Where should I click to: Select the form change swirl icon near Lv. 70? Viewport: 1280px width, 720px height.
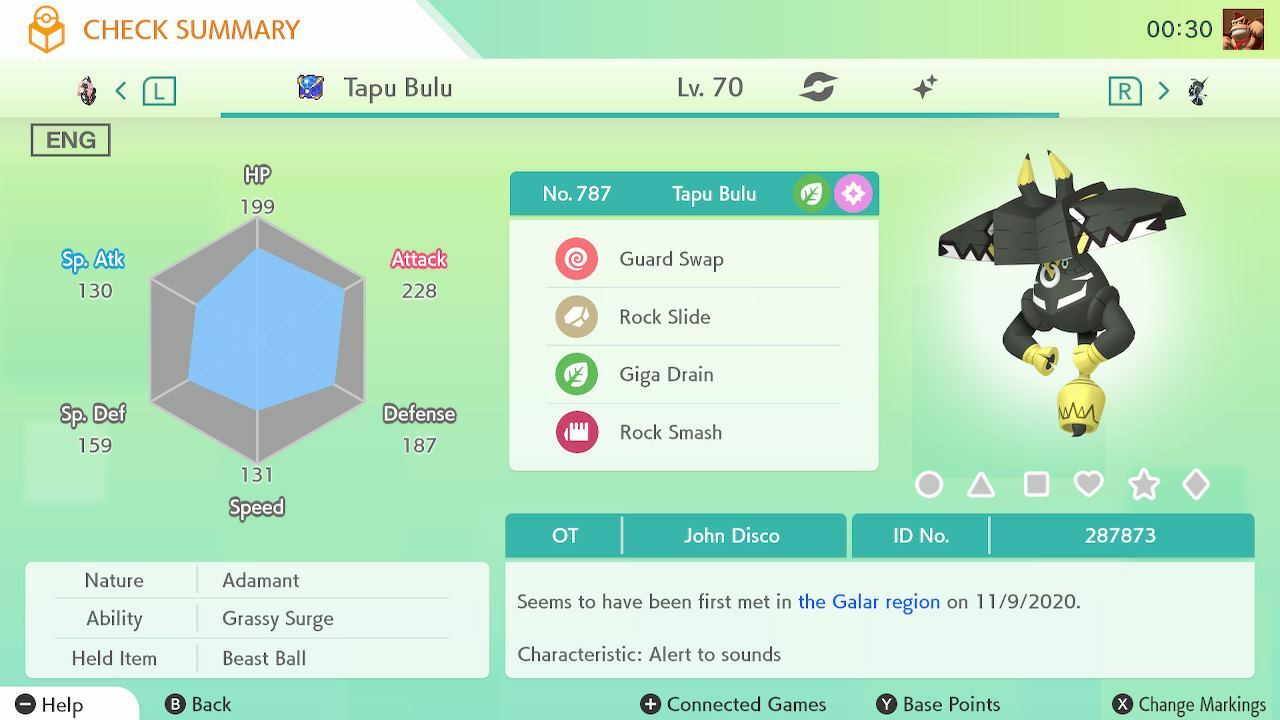[820, 88]
